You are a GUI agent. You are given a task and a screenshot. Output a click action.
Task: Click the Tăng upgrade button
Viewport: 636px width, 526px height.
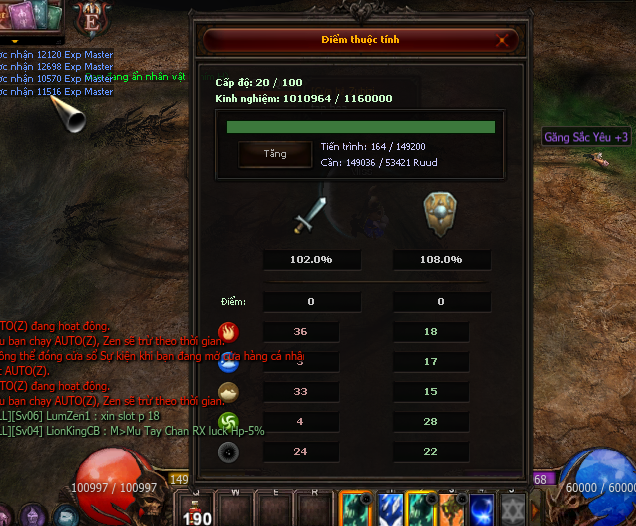coord(274,154)
